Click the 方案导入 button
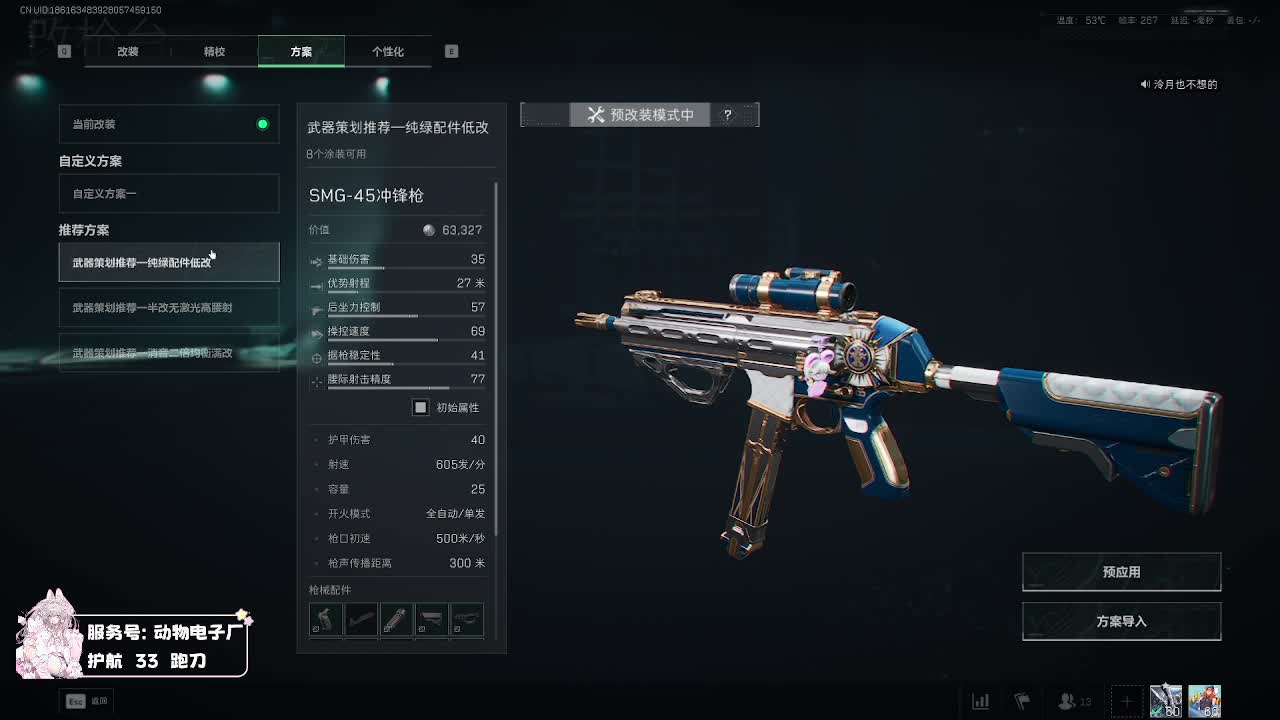This screenshot has height=720, width=1280. 1121,621
